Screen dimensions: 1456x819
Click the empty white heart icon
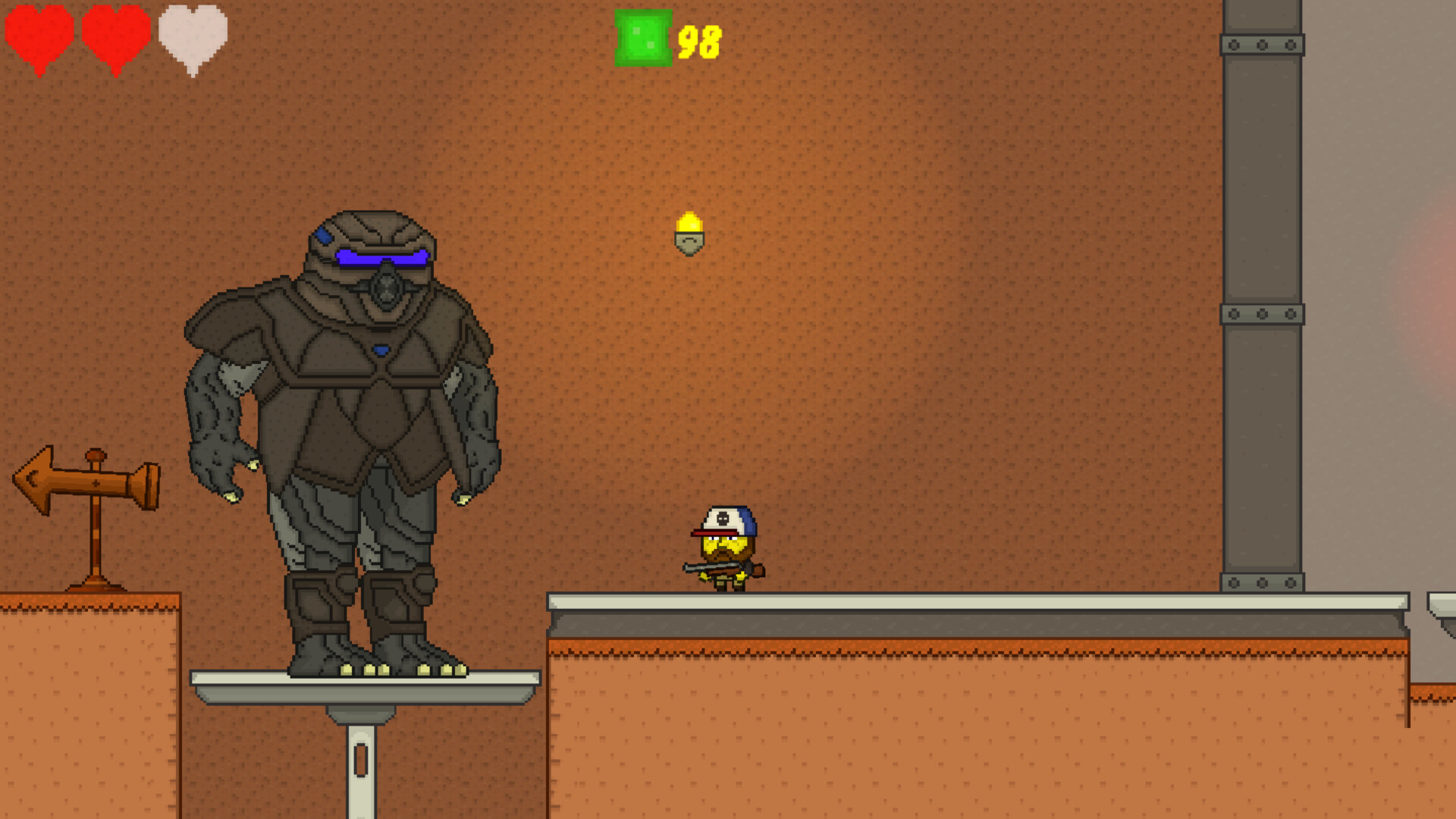click(x=191, y=38)
